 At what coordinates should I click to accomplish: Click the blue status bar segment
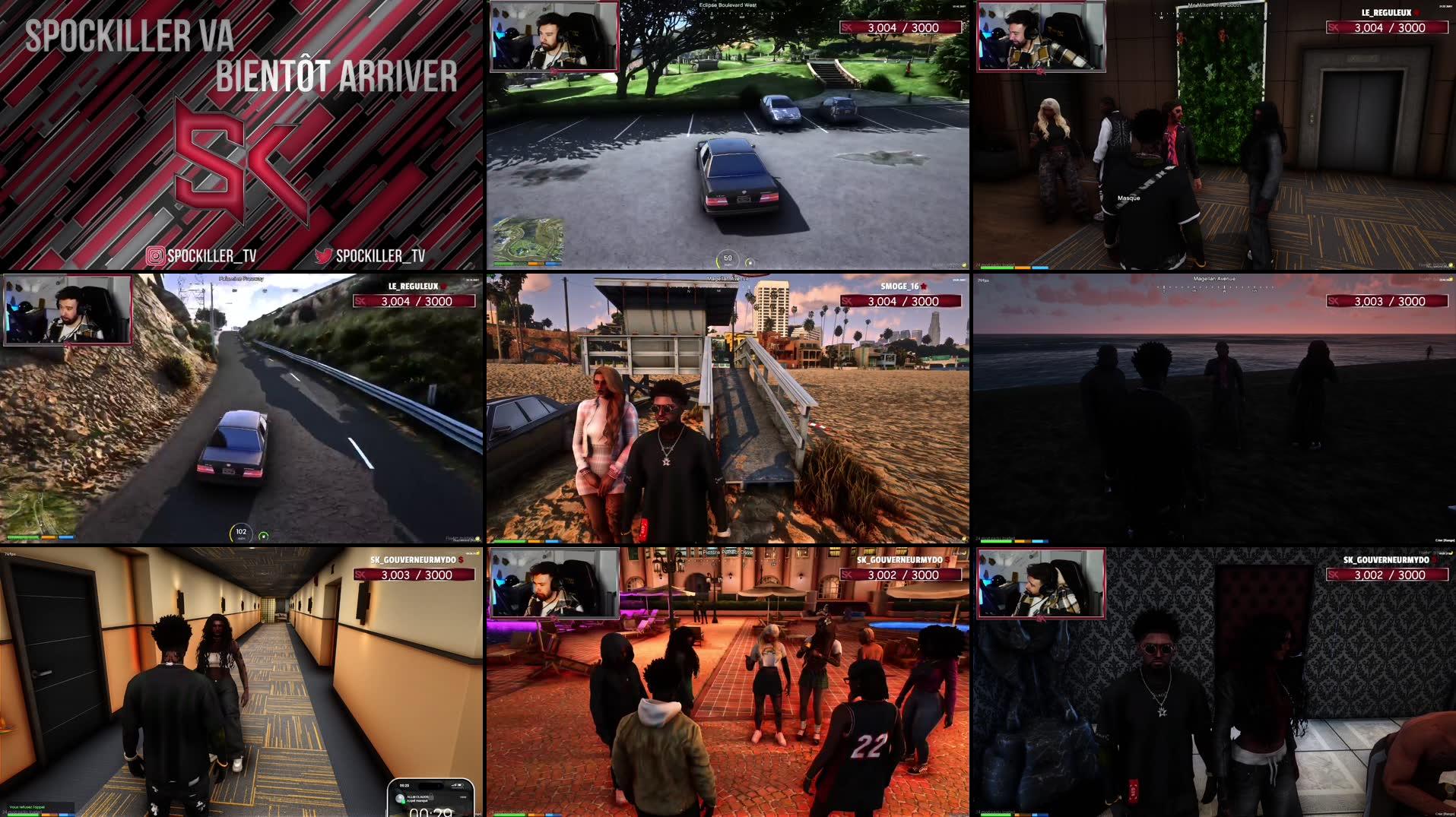[554, 264]
